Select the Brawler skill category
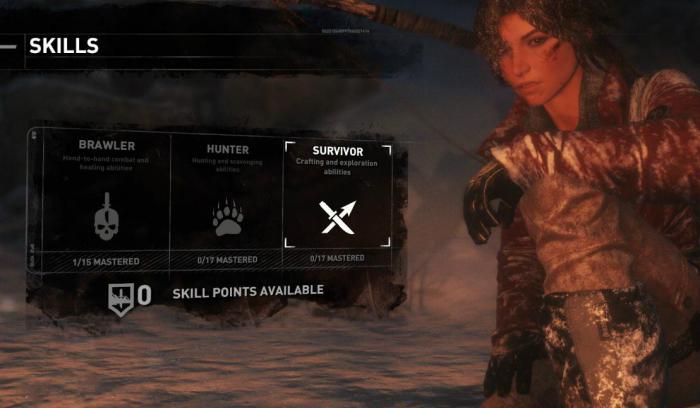The width and height of the screenshot is (700, 408). [x=106, y=201]
